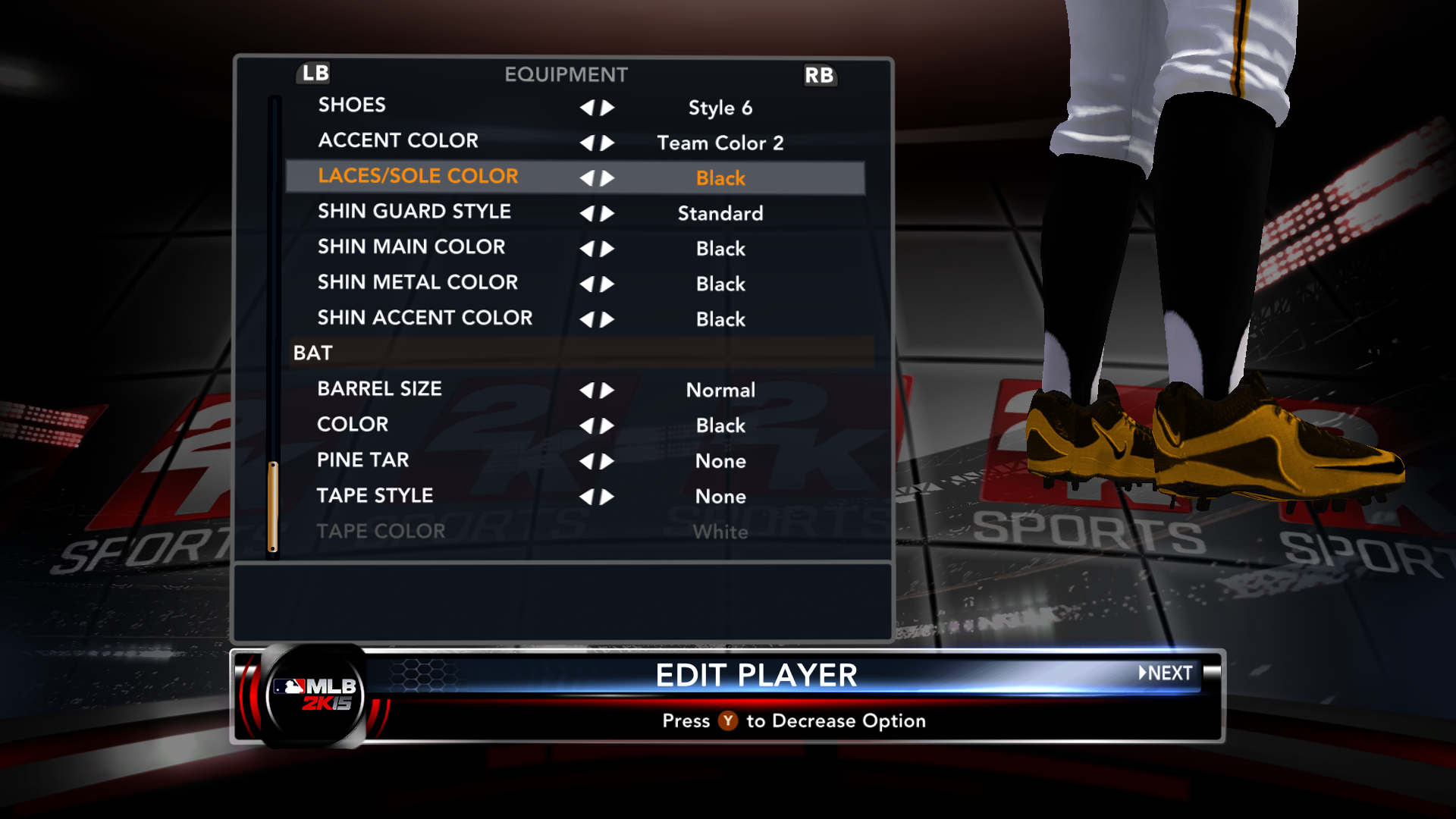Click left arrow for BARREL SIZE
The width and height of the screenshot is (1456, 819).
[586, 391]
